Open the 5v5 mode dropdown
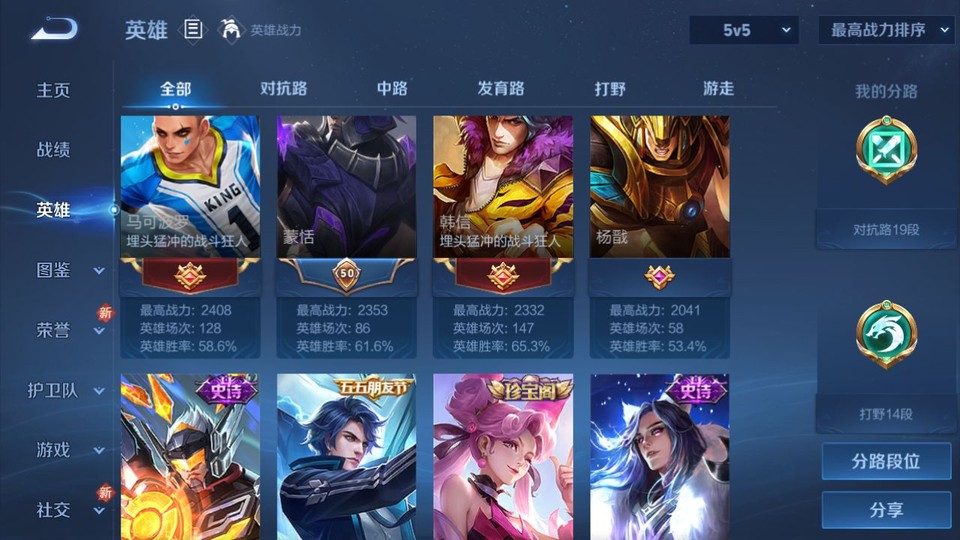 (744, 30)
